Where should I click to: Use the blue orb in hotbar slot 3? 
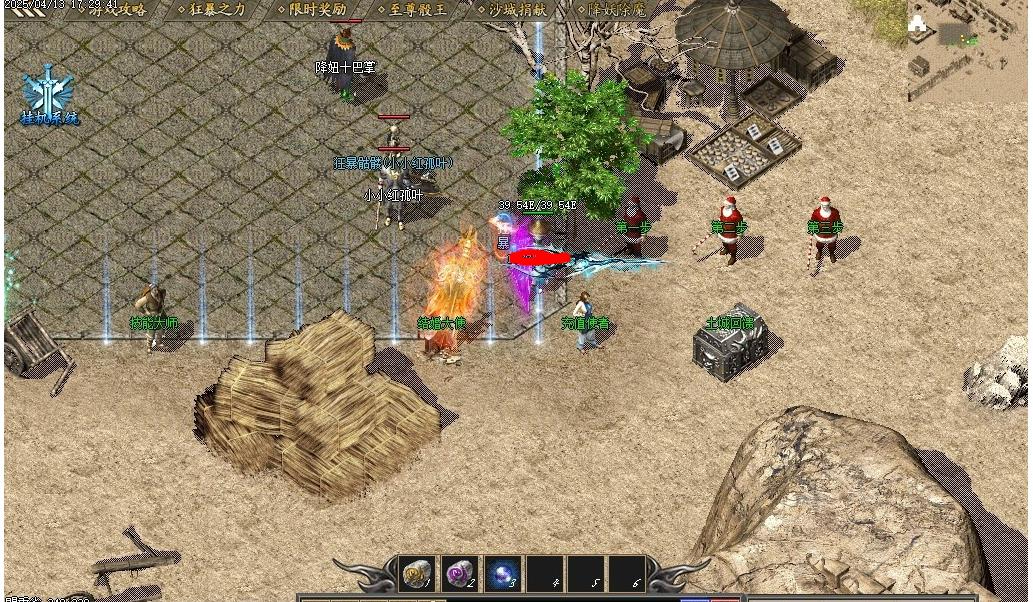click(502, 575)
